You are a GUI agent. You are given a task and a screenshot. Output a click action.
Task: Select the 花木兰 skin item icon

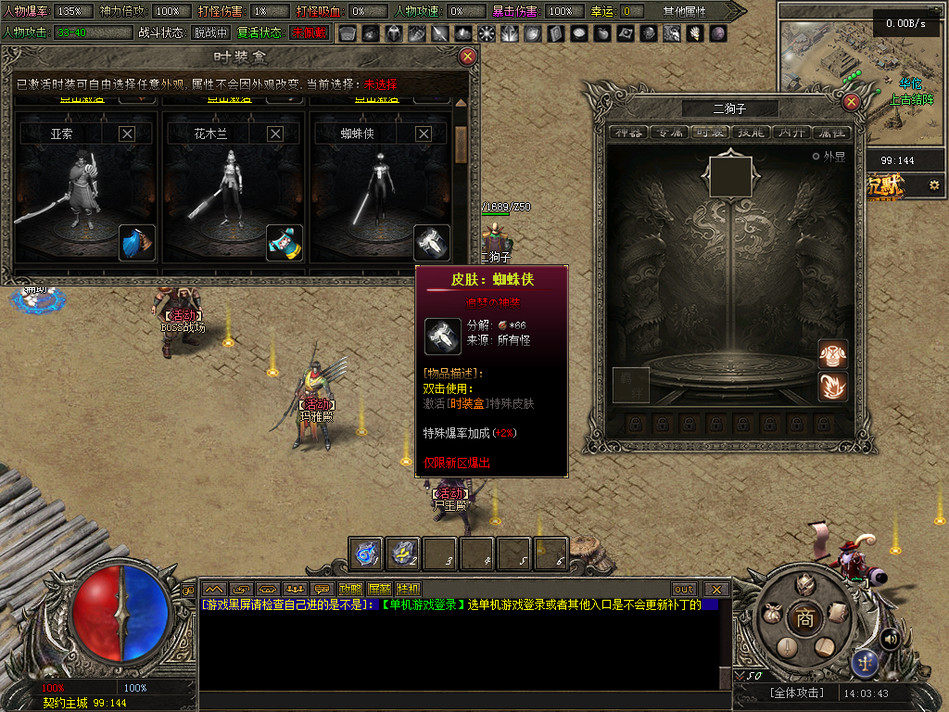[x=284, y=243]
